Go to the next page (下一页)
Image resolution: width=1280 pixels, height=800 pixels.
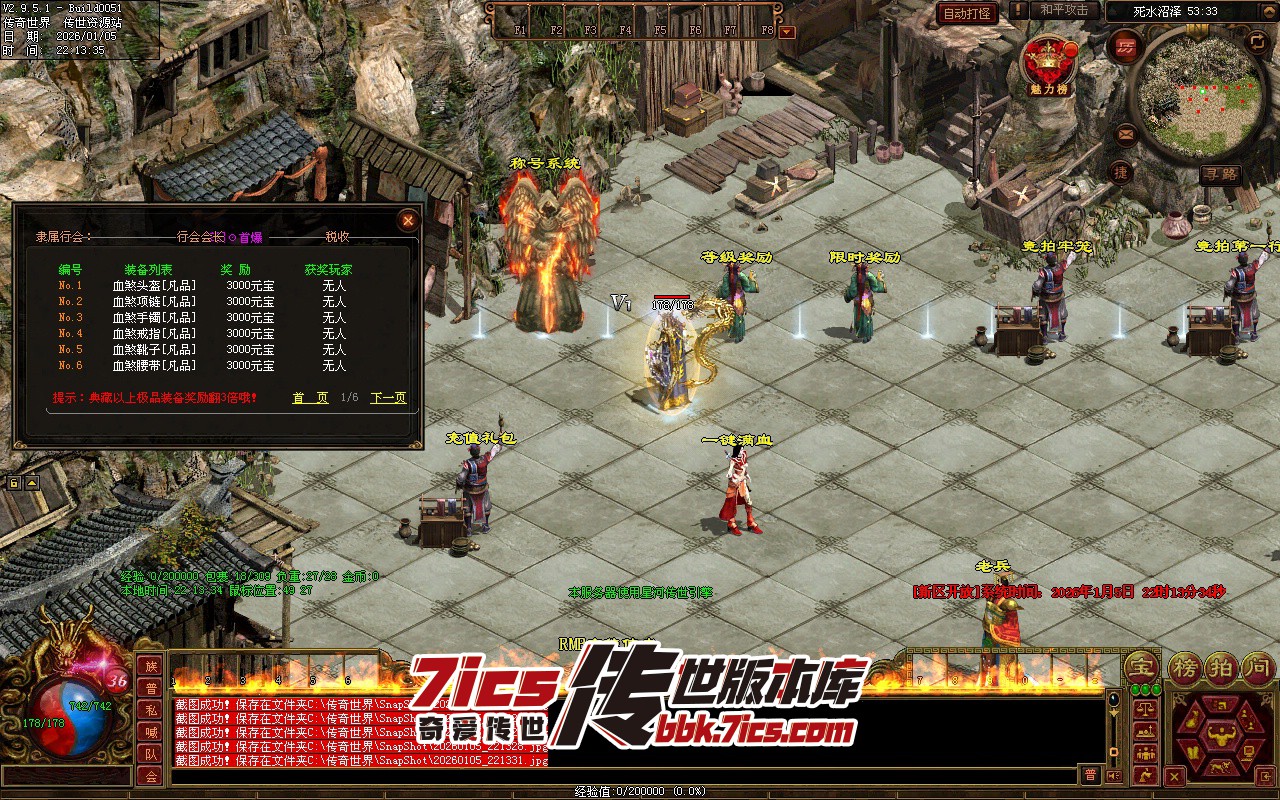click(x=388, y=398)
